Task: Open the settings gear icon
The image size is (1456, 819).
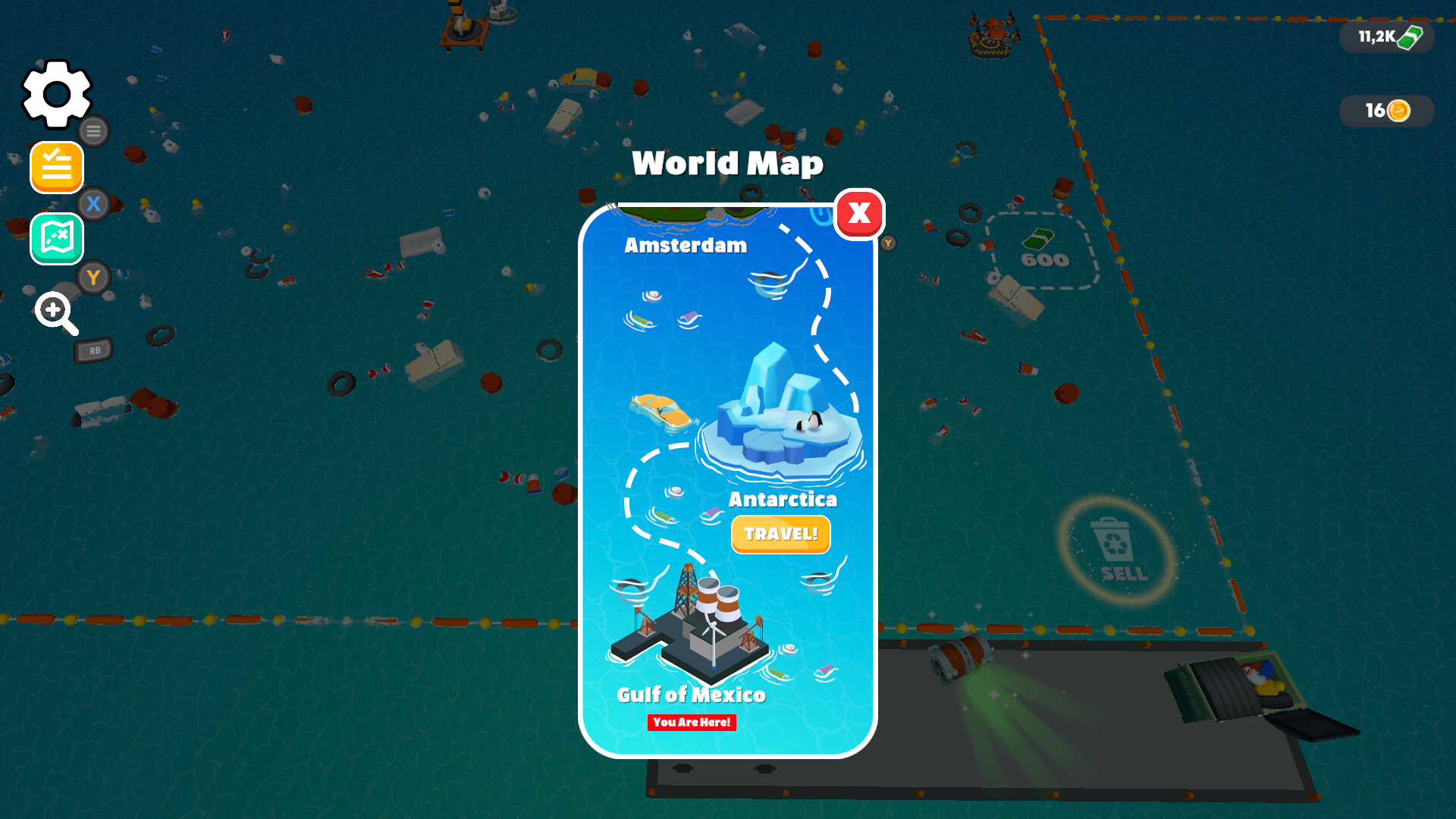Action: (55, 93)
